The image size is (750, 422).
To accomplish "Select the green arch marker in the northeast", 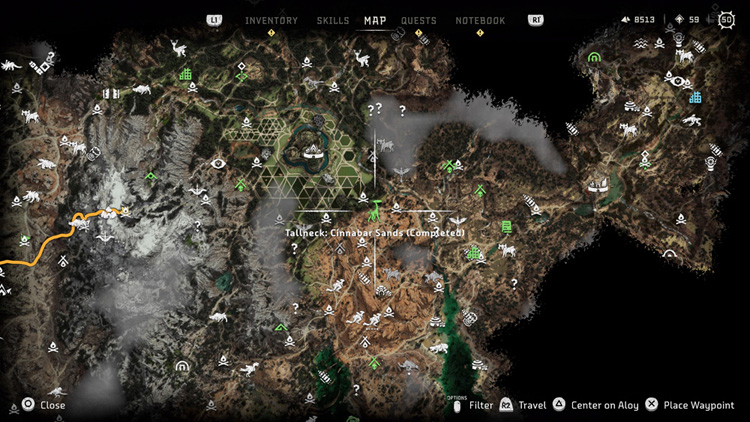I will [x=594, y=58].
